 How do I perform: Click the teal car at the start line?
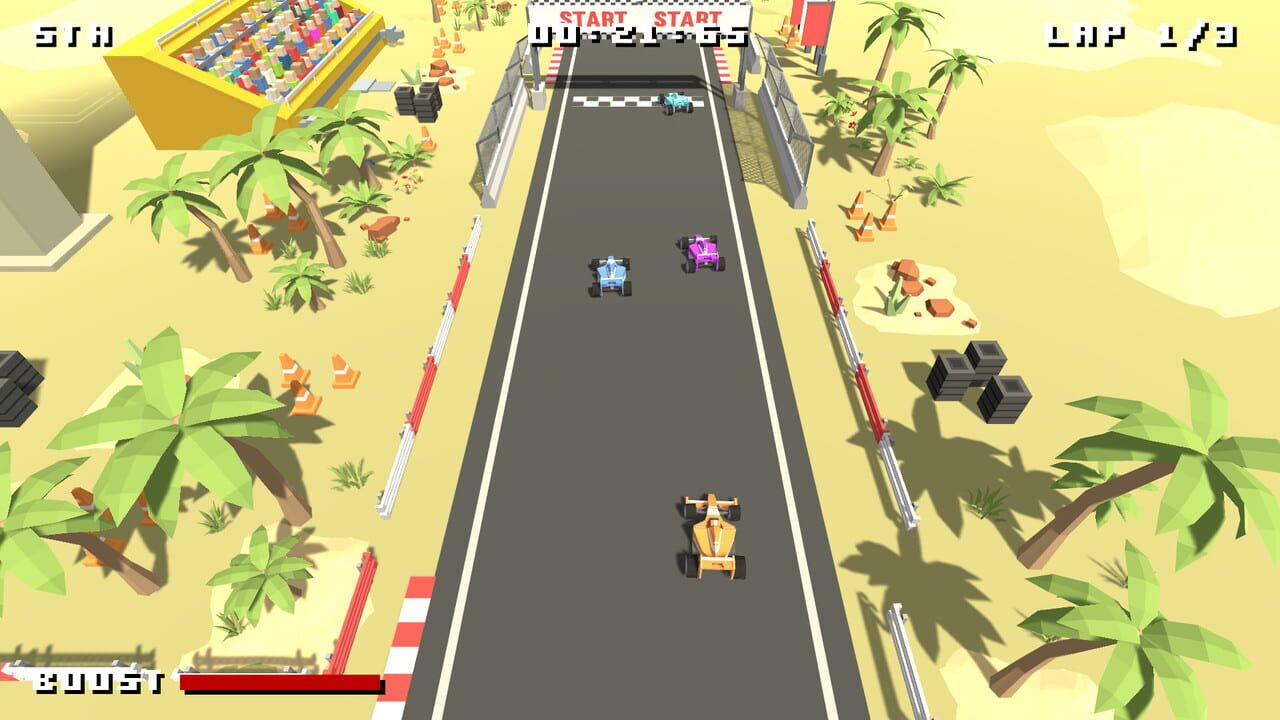pos(676,103)
